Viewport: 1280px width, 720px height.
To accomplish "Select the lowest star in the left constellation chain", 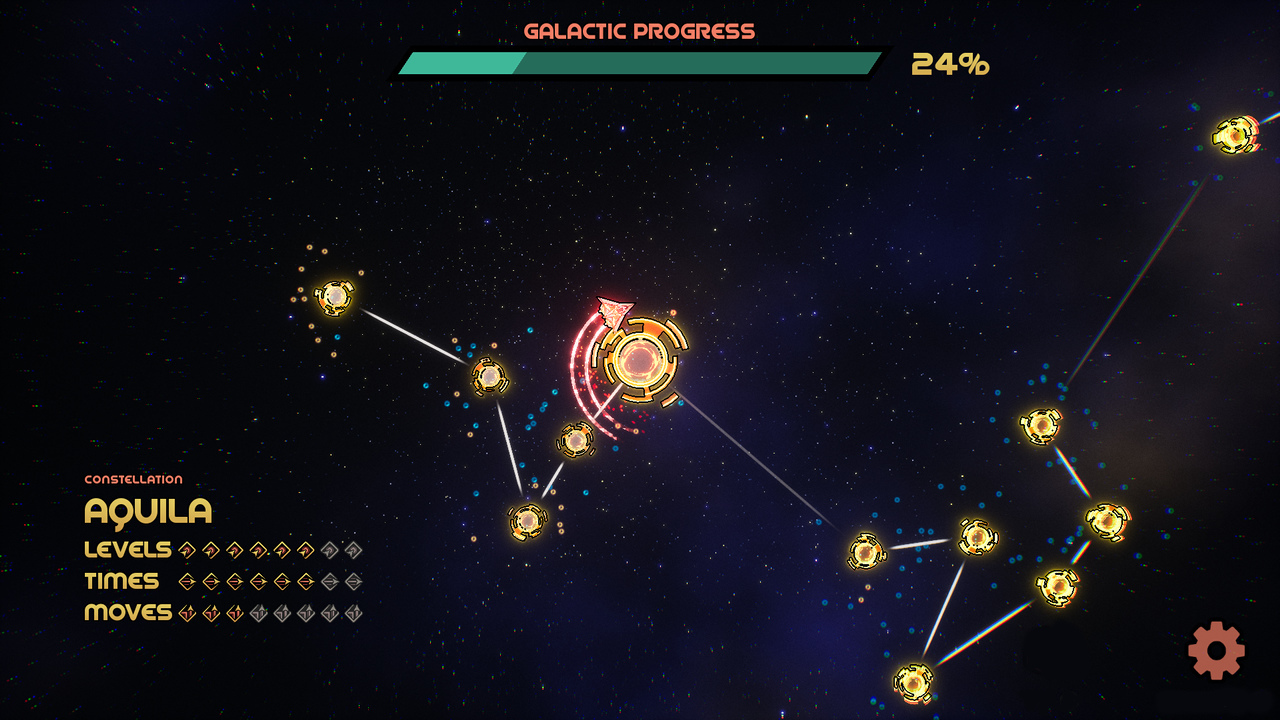I will [x=528, y=519].
